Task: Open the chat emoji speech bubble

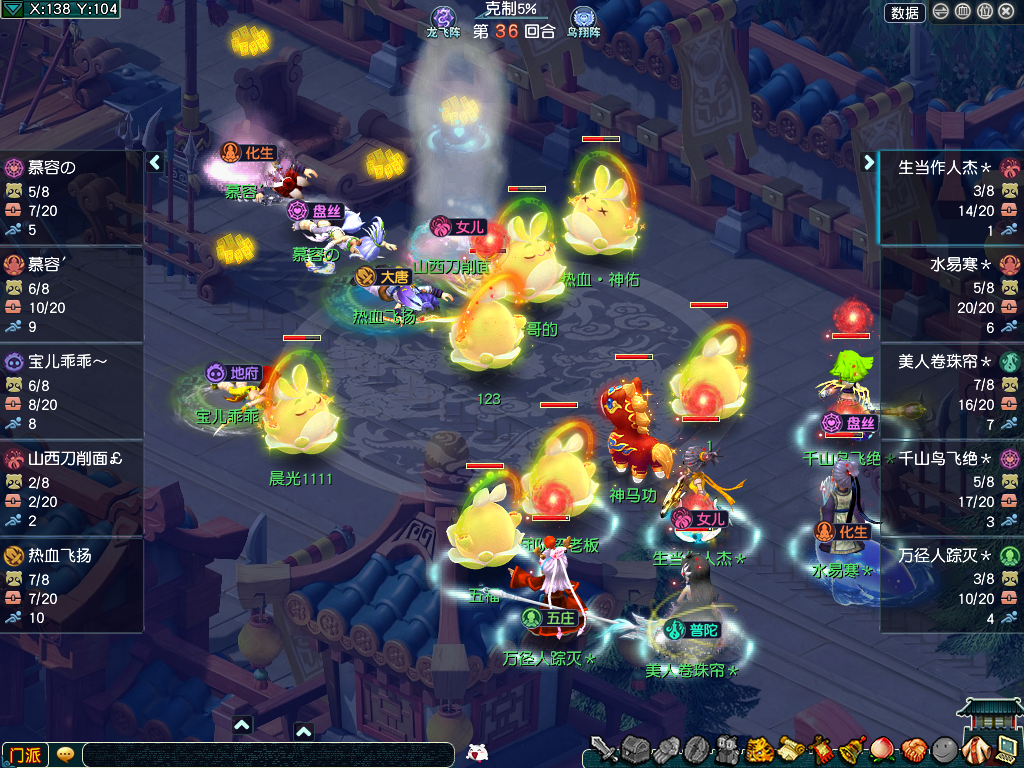Action: click(x=65, y=754)
